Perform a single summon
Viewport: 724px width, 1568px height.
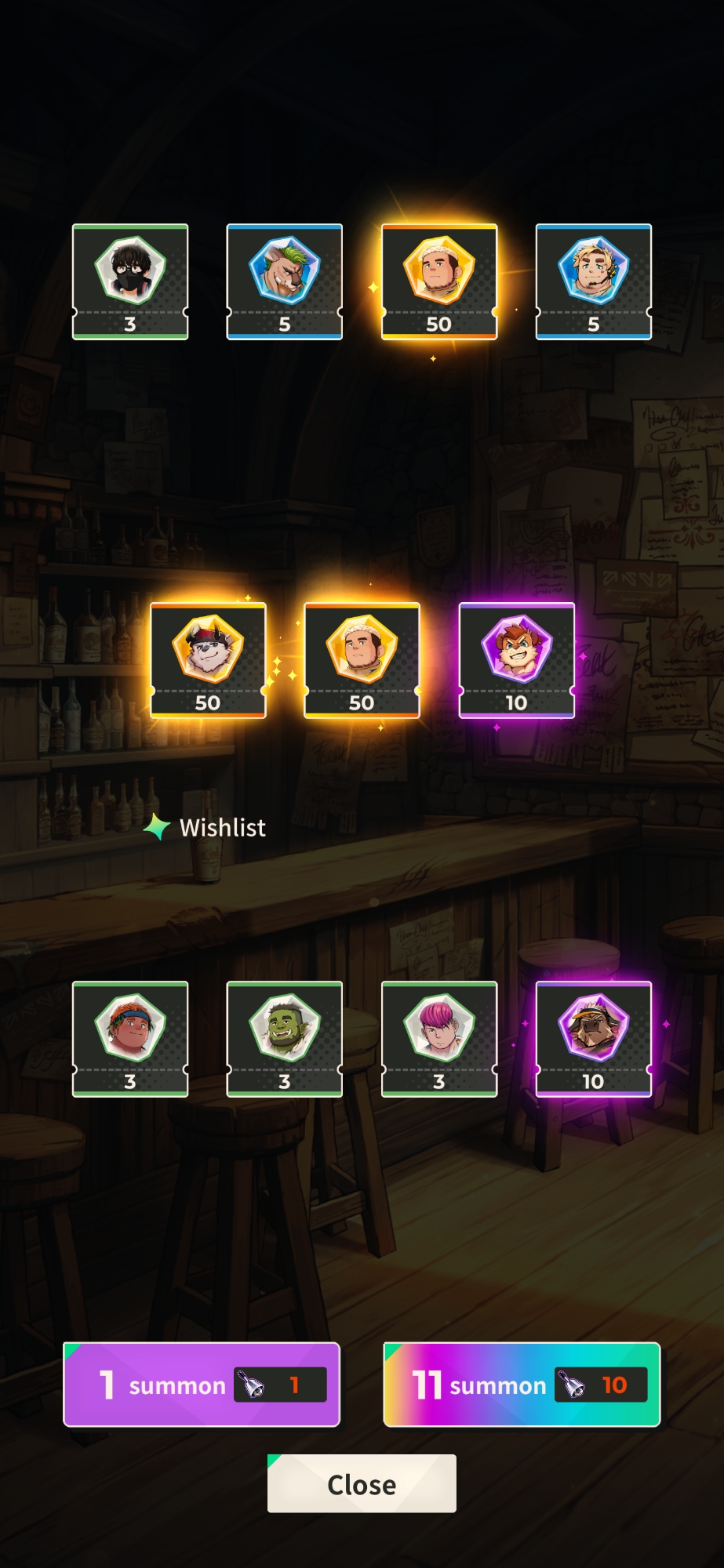[x=202, y=1385]
